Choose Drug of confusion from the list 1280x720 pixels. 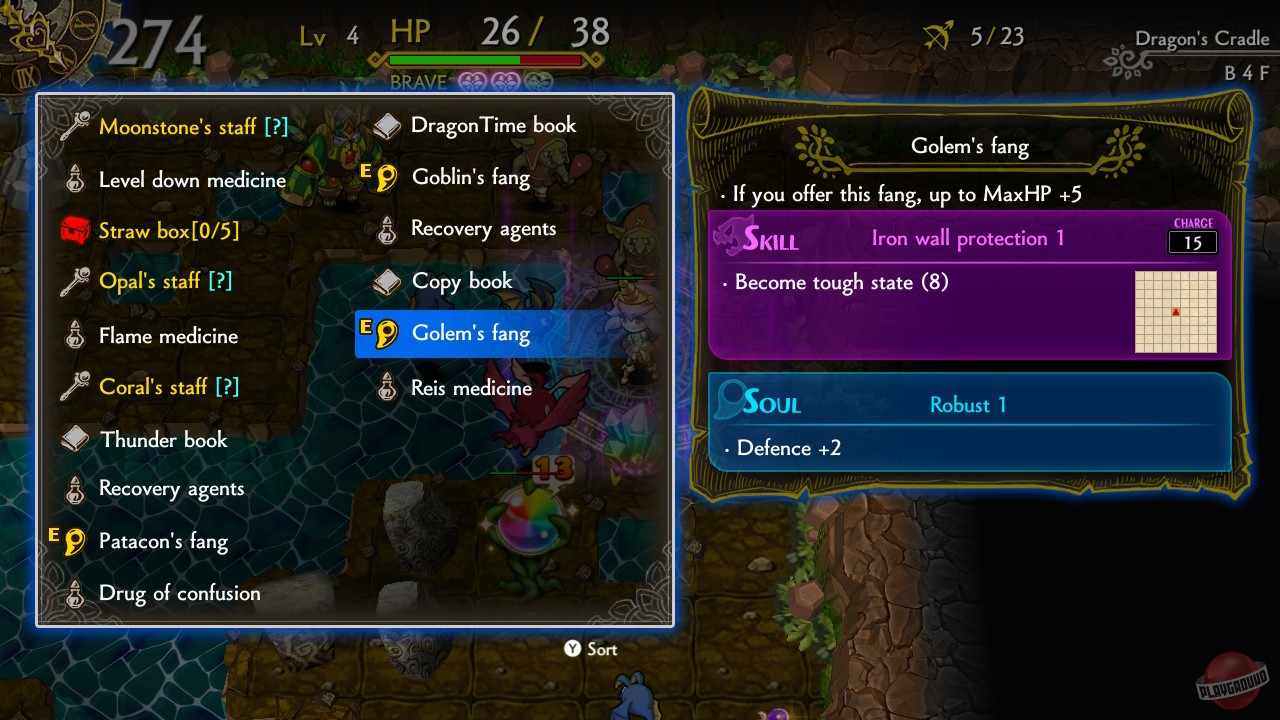178,593
